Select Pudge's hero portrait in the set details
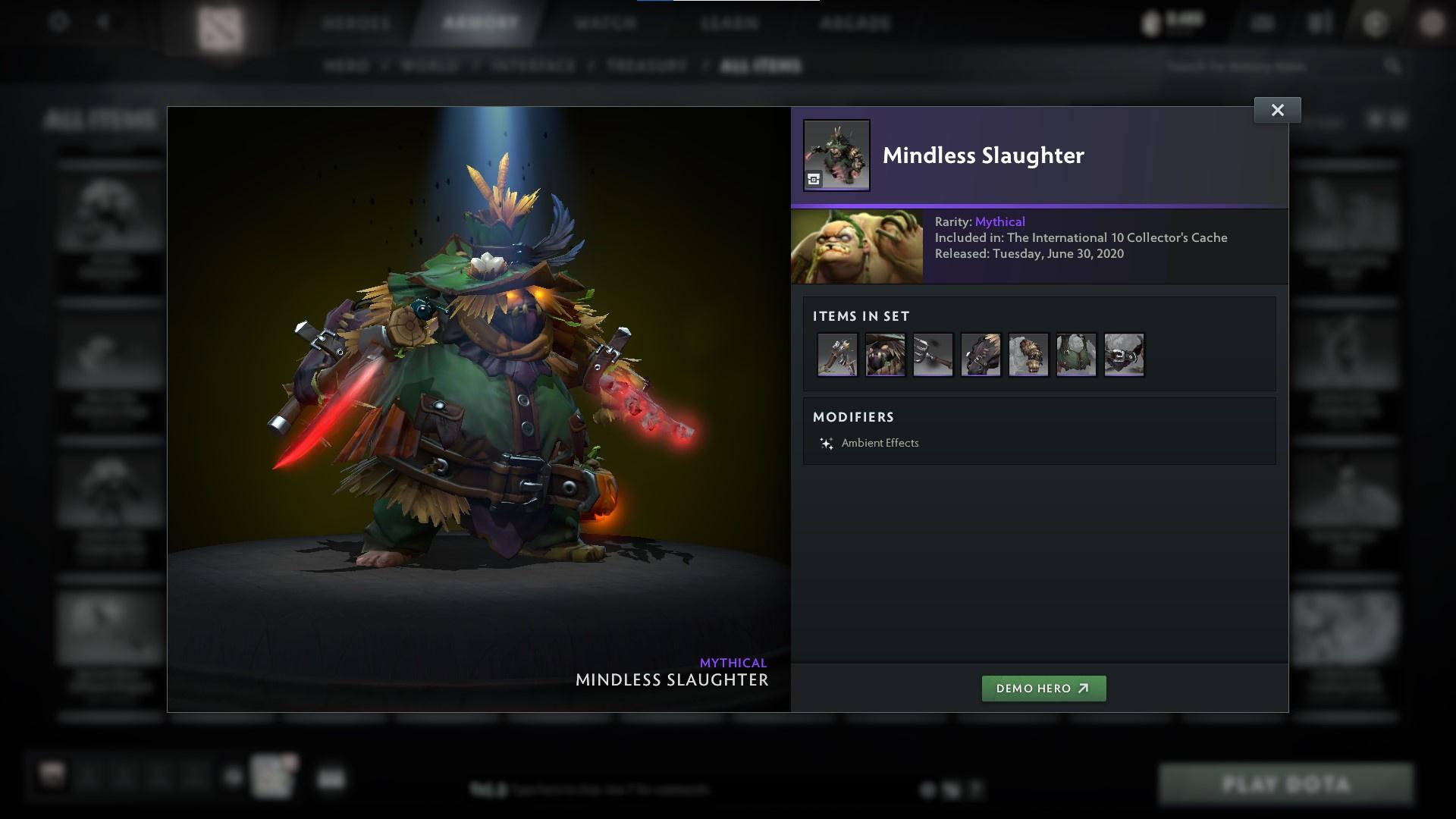 point(857,246)
